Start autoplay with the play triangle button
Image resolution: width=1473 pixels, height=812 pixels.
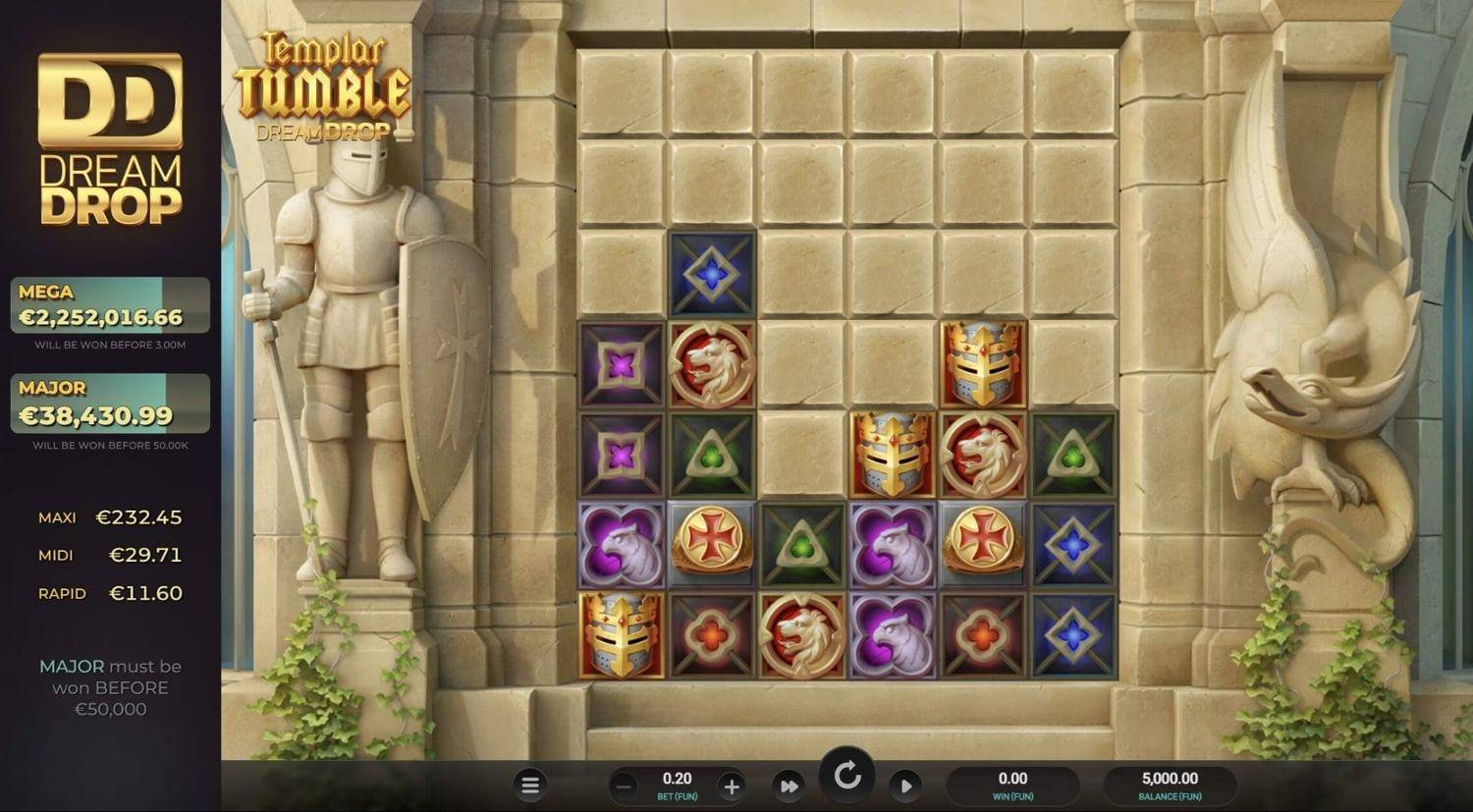905,785
